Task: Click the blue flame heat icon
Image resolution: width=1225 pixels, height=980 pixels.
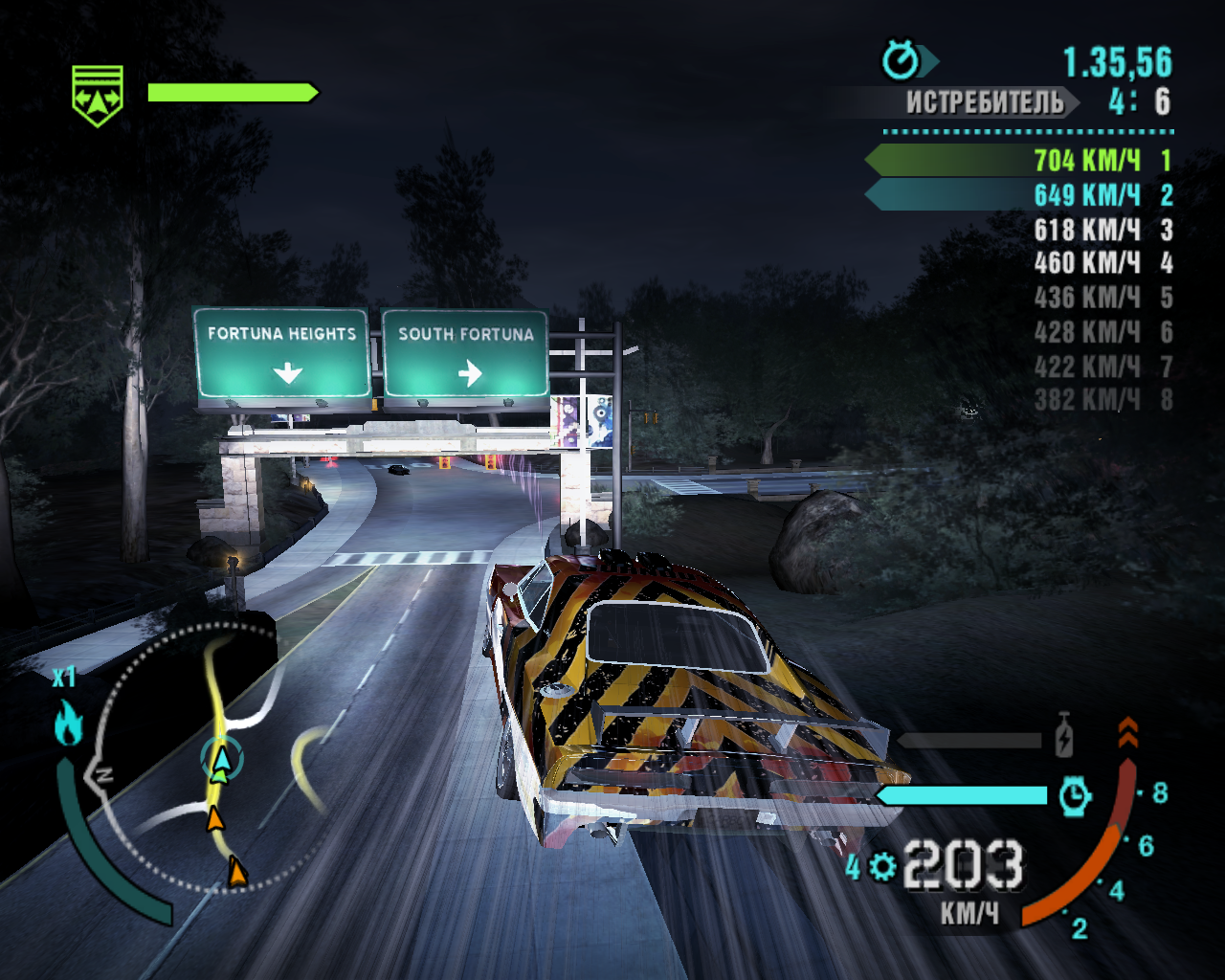Action: pos(67,724)
